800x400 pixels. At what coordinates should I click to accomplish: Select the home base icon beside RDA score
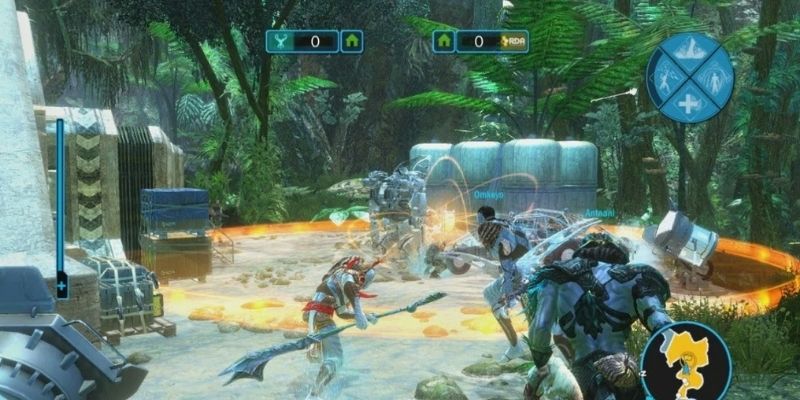click(x=444, y=41)
